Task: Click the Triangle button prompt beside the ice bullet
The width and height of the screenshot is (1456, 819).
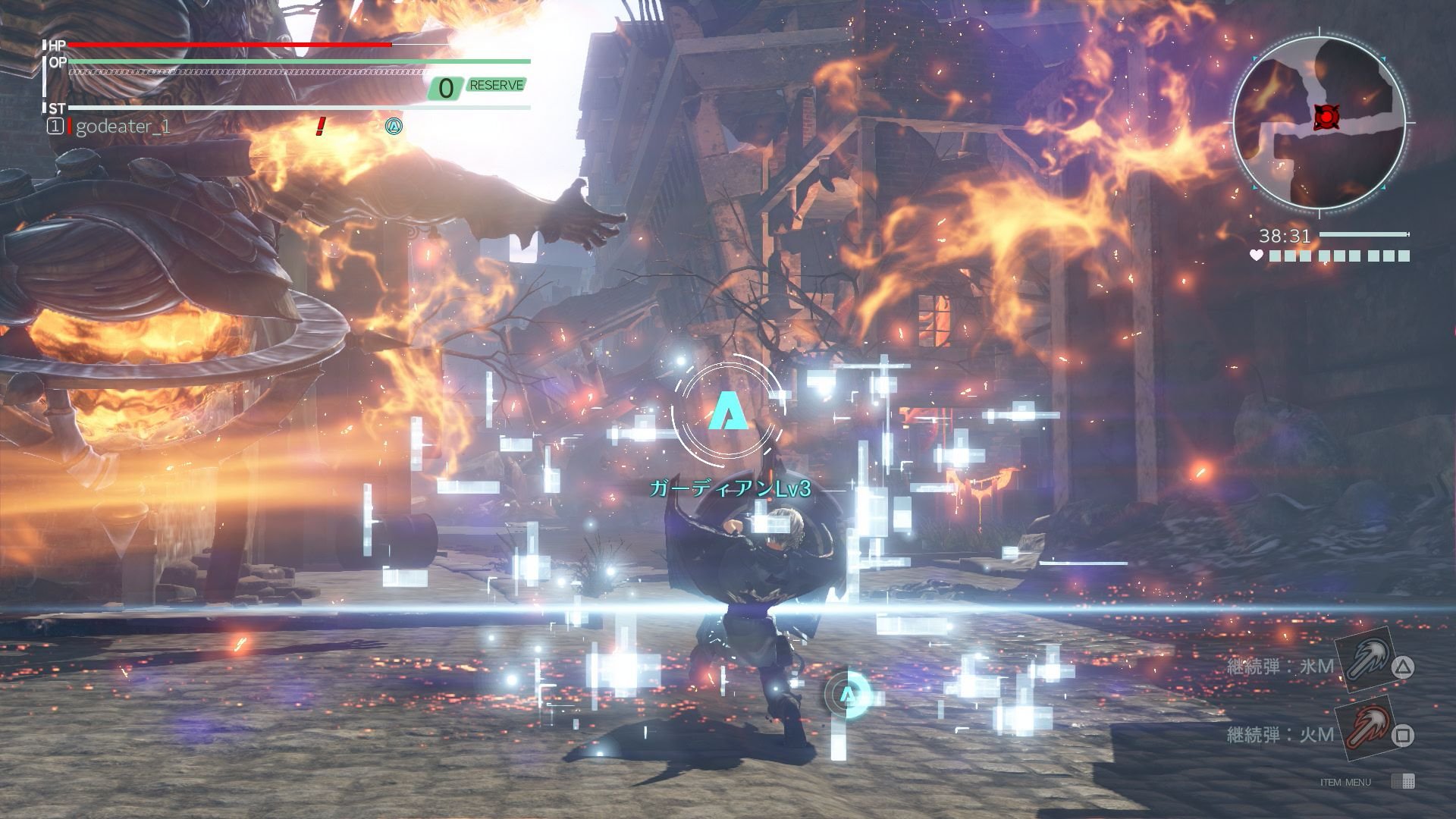Action: (1401, 669)
